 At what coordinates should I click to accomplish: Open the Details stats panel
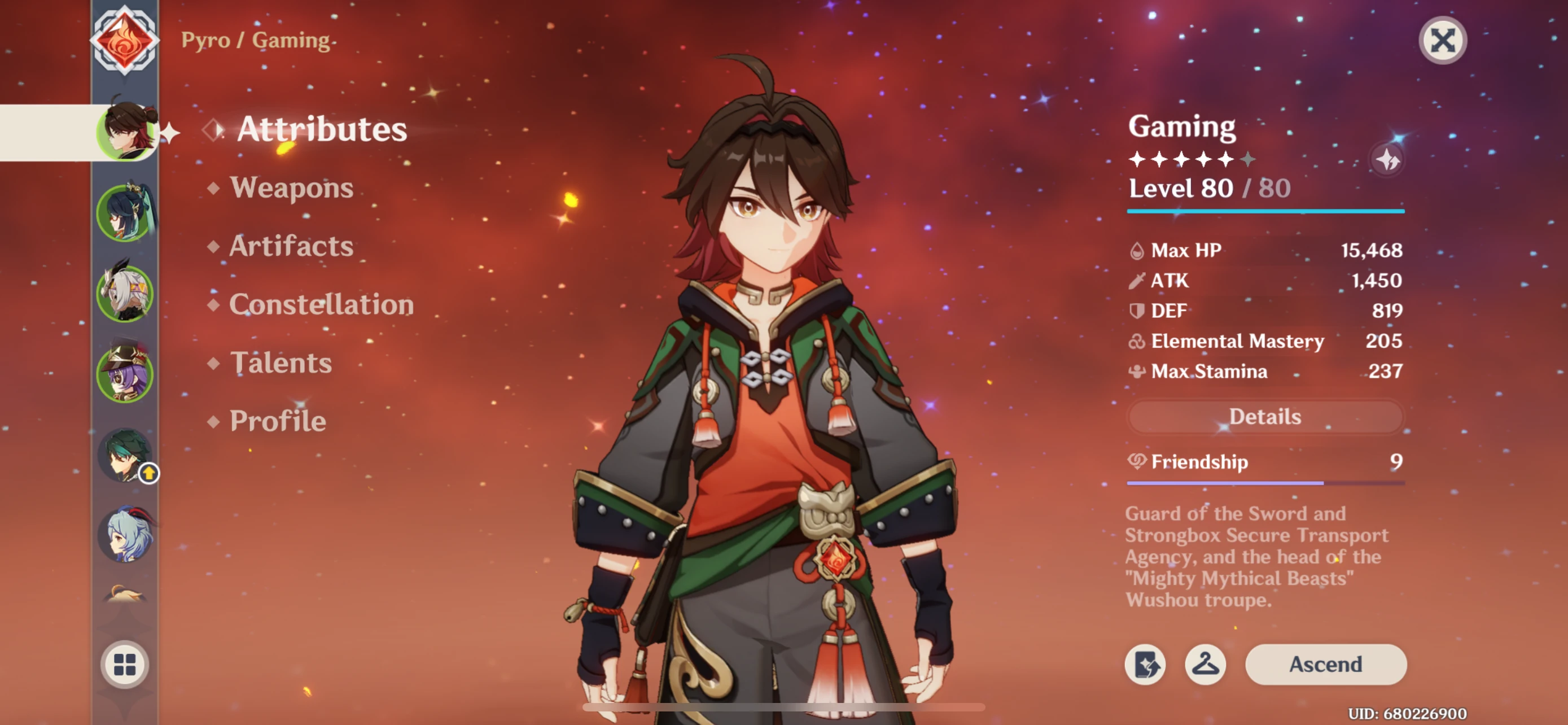[1265, 416]
